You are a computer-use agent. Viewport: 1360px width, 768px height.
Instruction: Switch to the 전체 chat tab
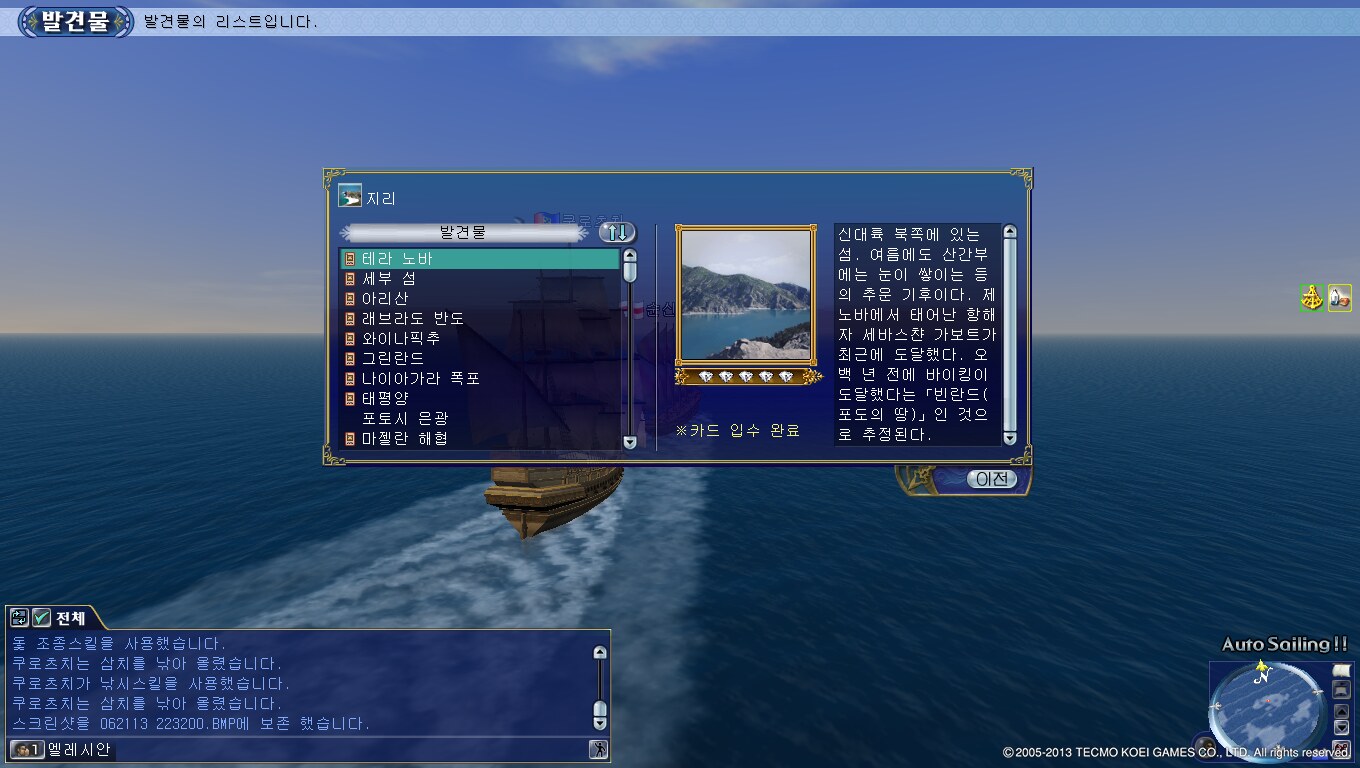70,618
